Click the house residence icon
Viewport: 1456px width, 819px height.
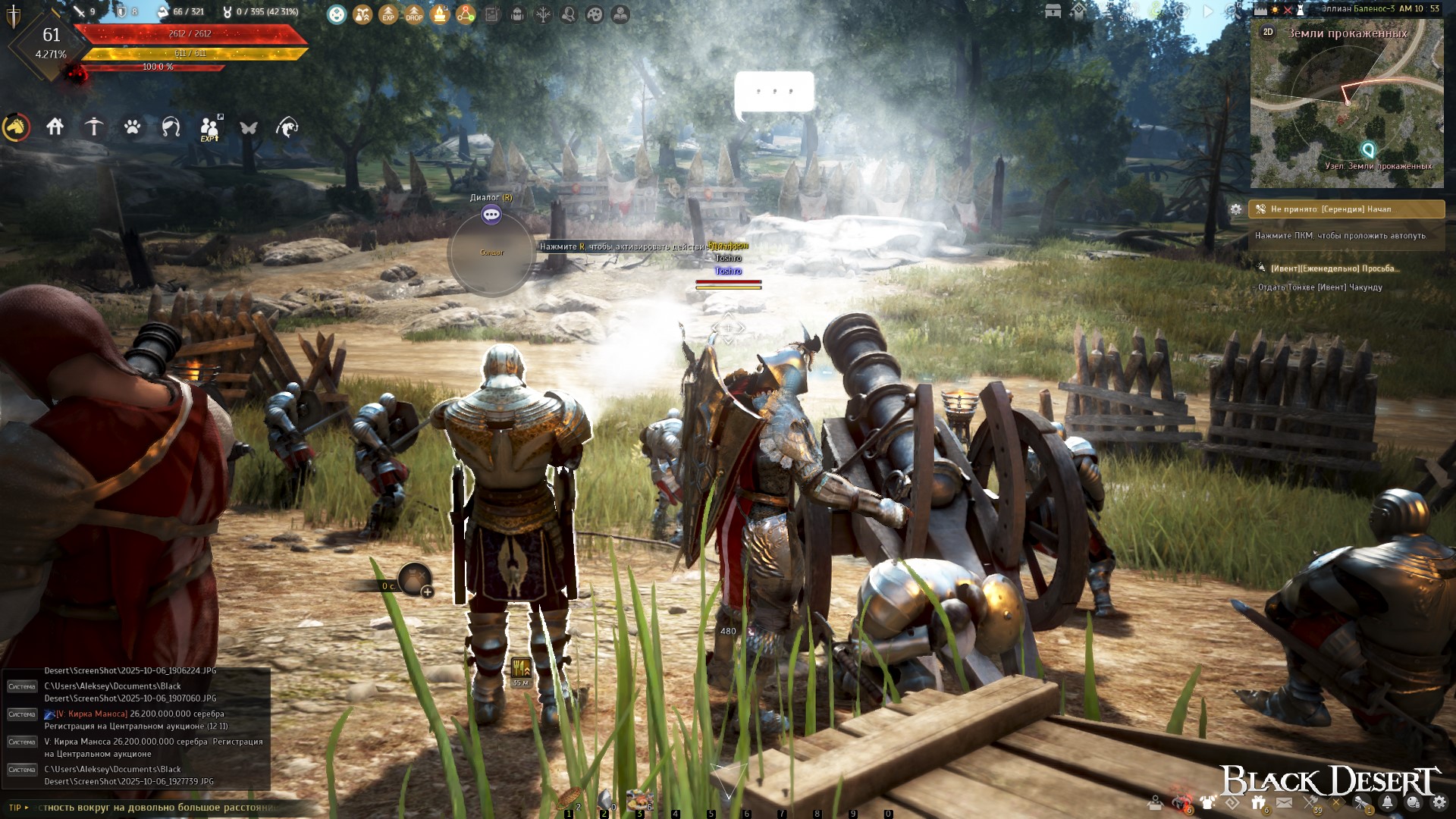(55, 127)
